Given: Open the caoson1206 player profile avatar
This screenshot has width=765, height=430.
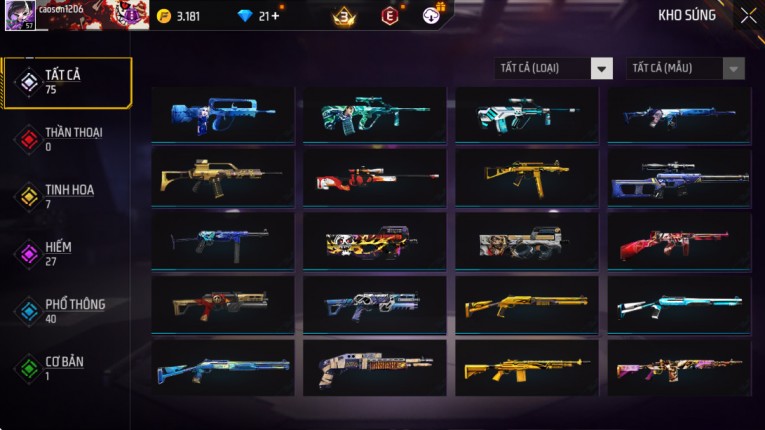Looking at the screenshot, I should pos(20,15).
